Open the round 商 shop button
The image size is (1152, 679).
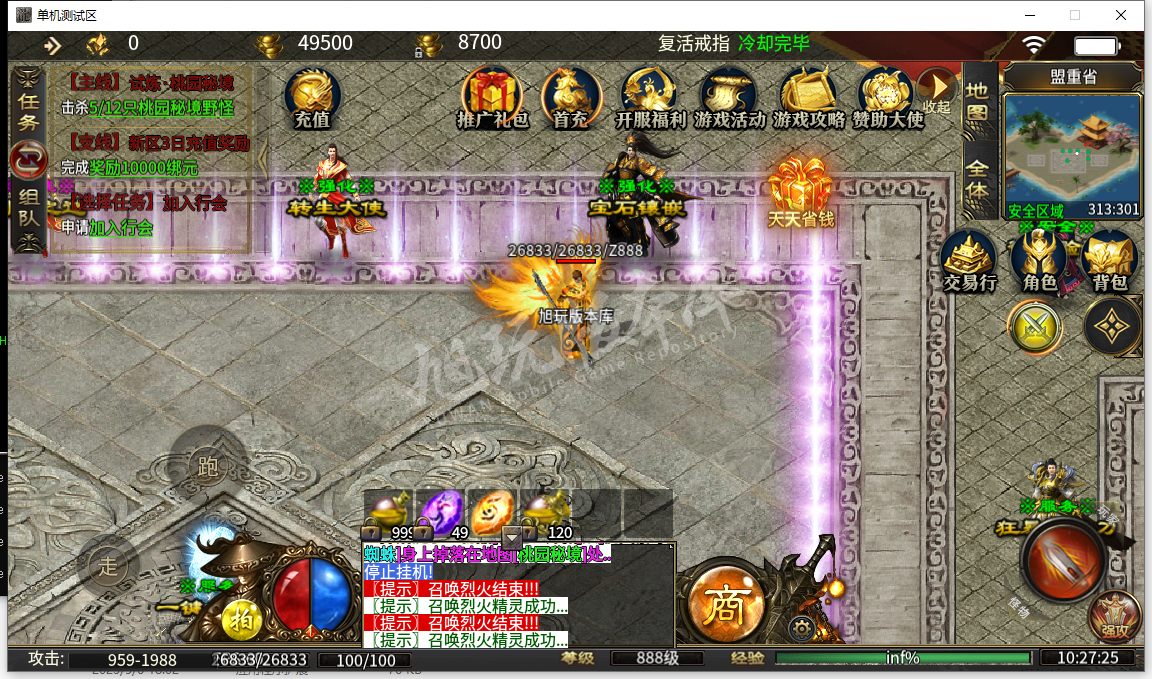[725, 603]
